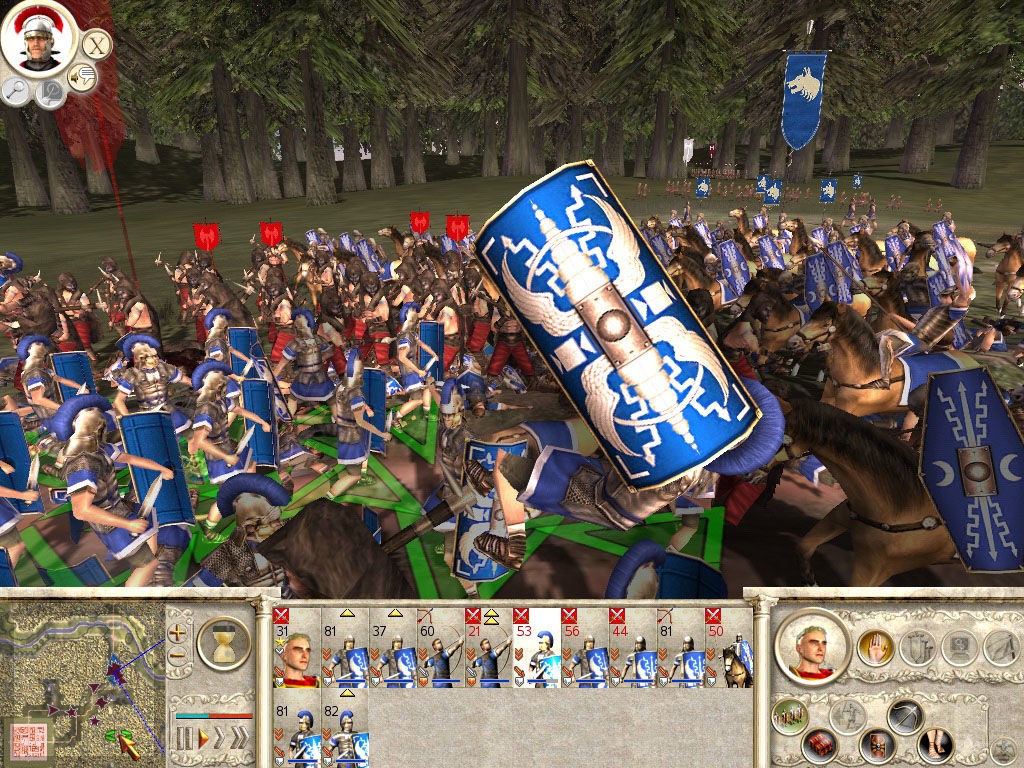The width and height of the screenshot is (1024, 768).
Task: Toggle the advisor speech sound button
Action: pyautogui.click(x=81, y=77)
